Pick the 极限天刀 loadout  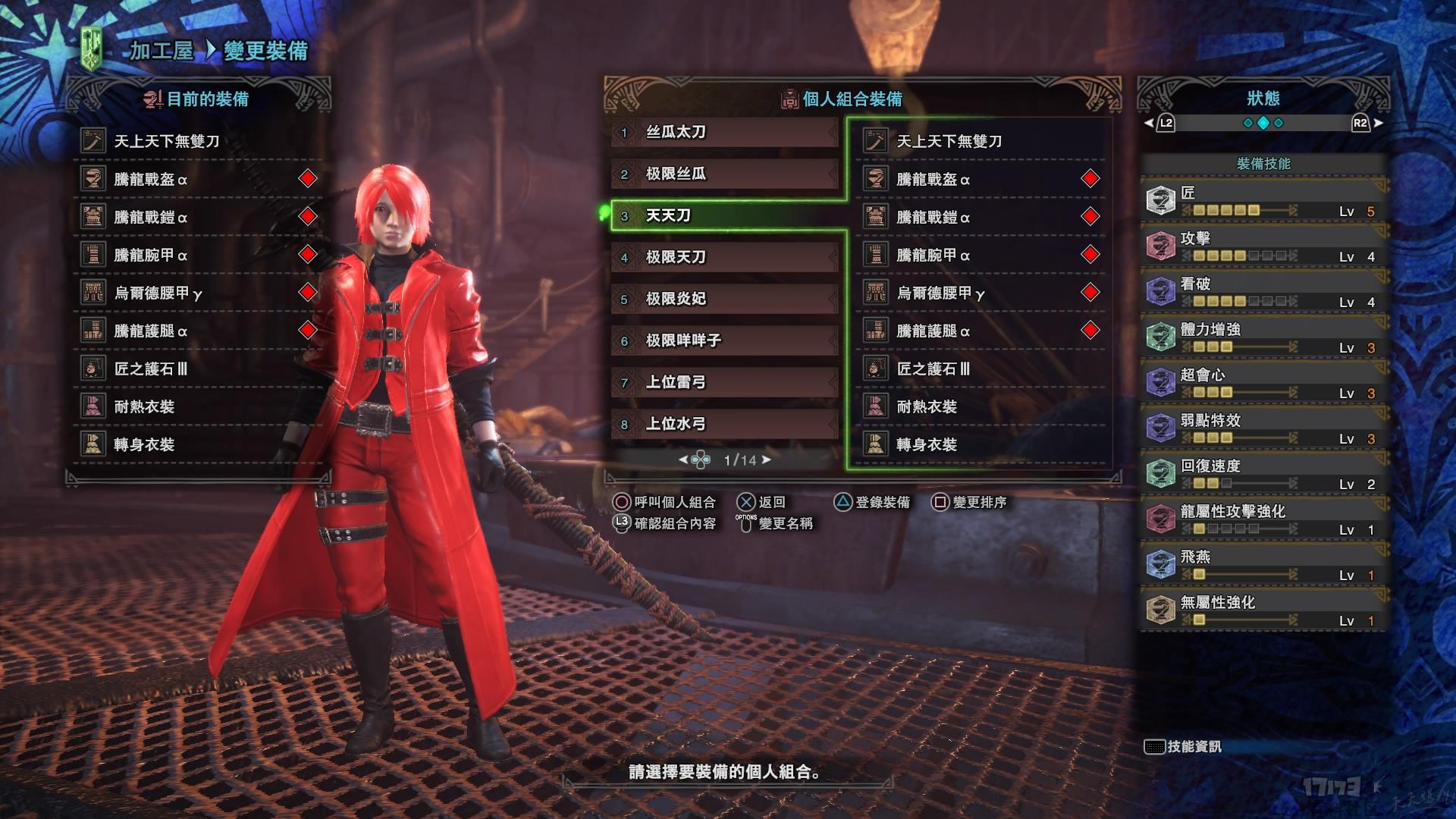tap(724, 258)
